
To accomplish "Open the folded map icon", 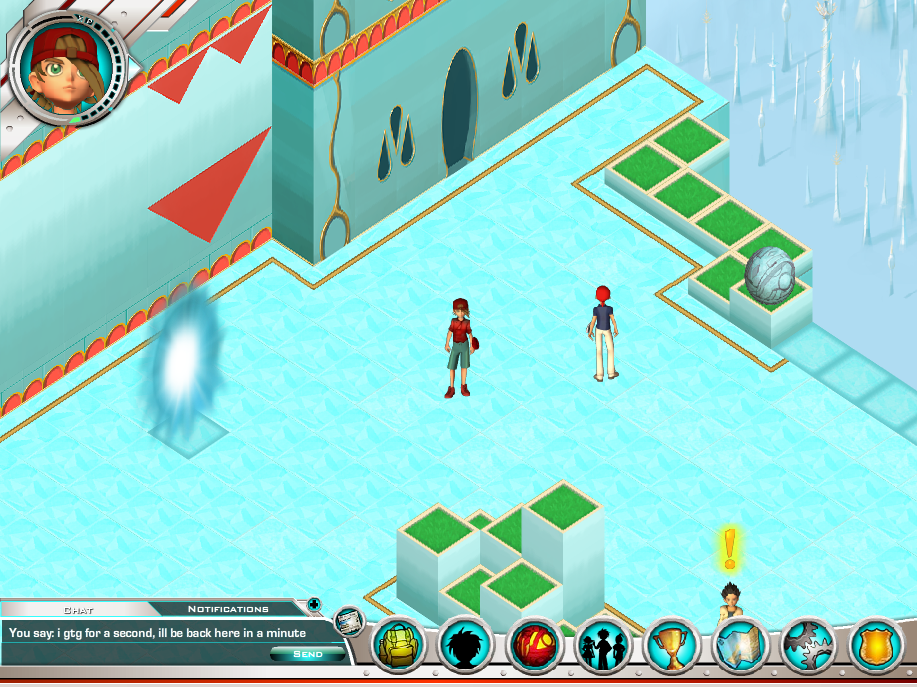I will (741, 645).
